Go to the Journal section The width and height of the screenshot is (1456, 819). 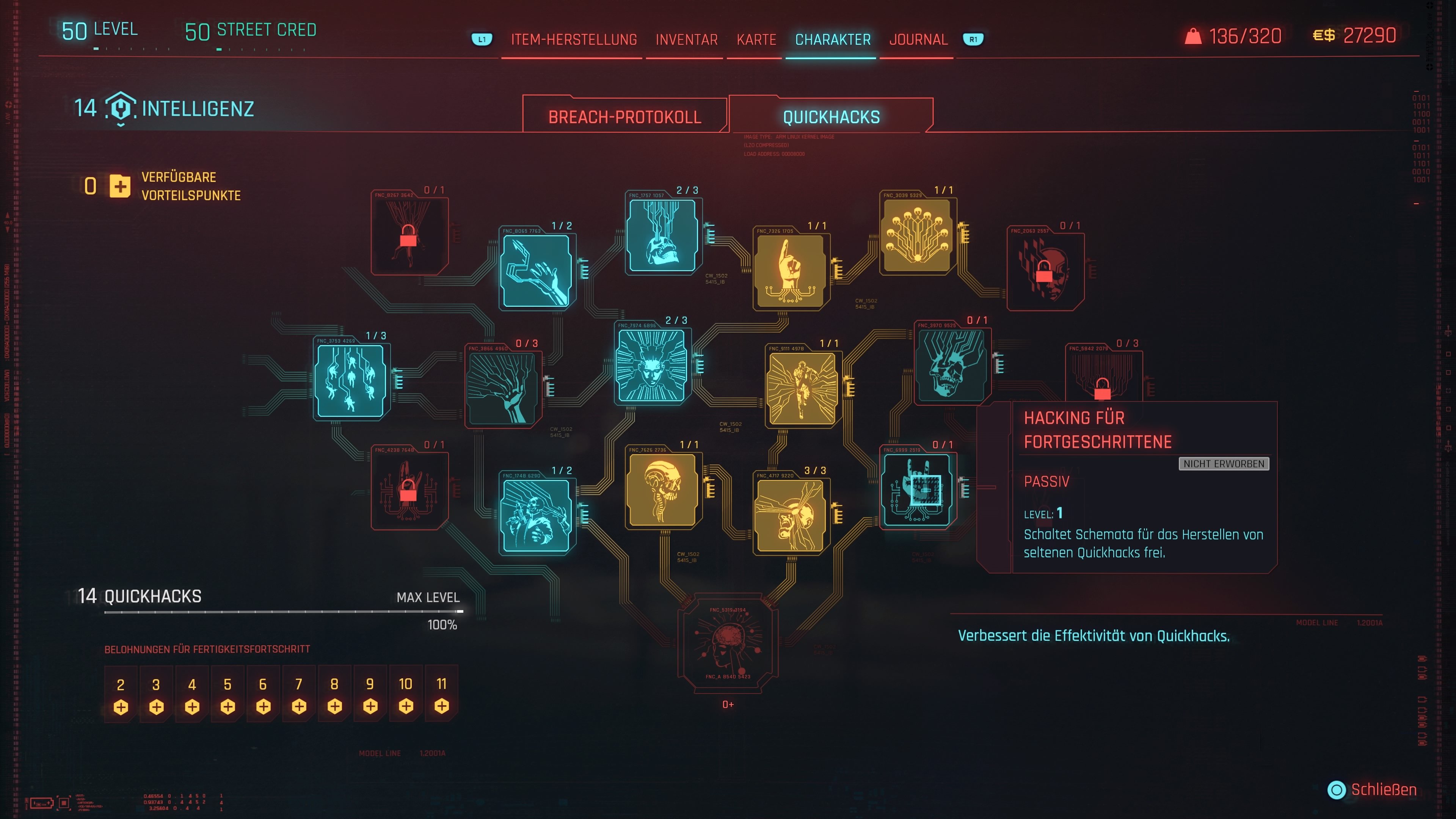tap(918, 39)
